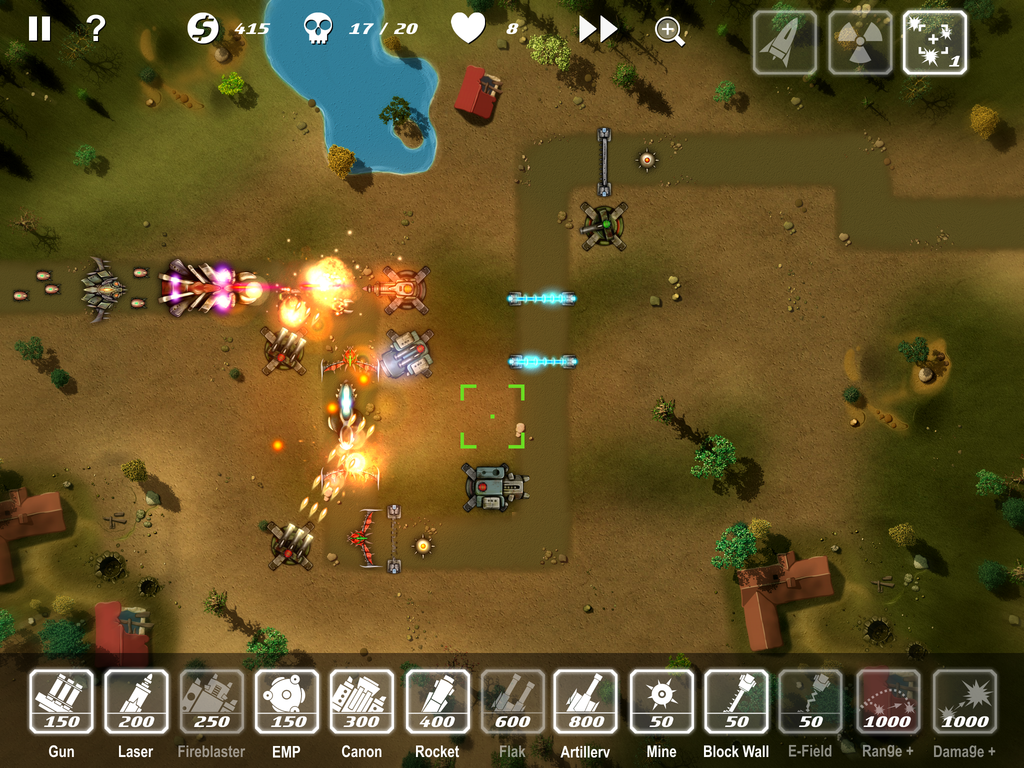The image size is (1024, 768).
Task: Select the Mine item
Action: [661, 702]
